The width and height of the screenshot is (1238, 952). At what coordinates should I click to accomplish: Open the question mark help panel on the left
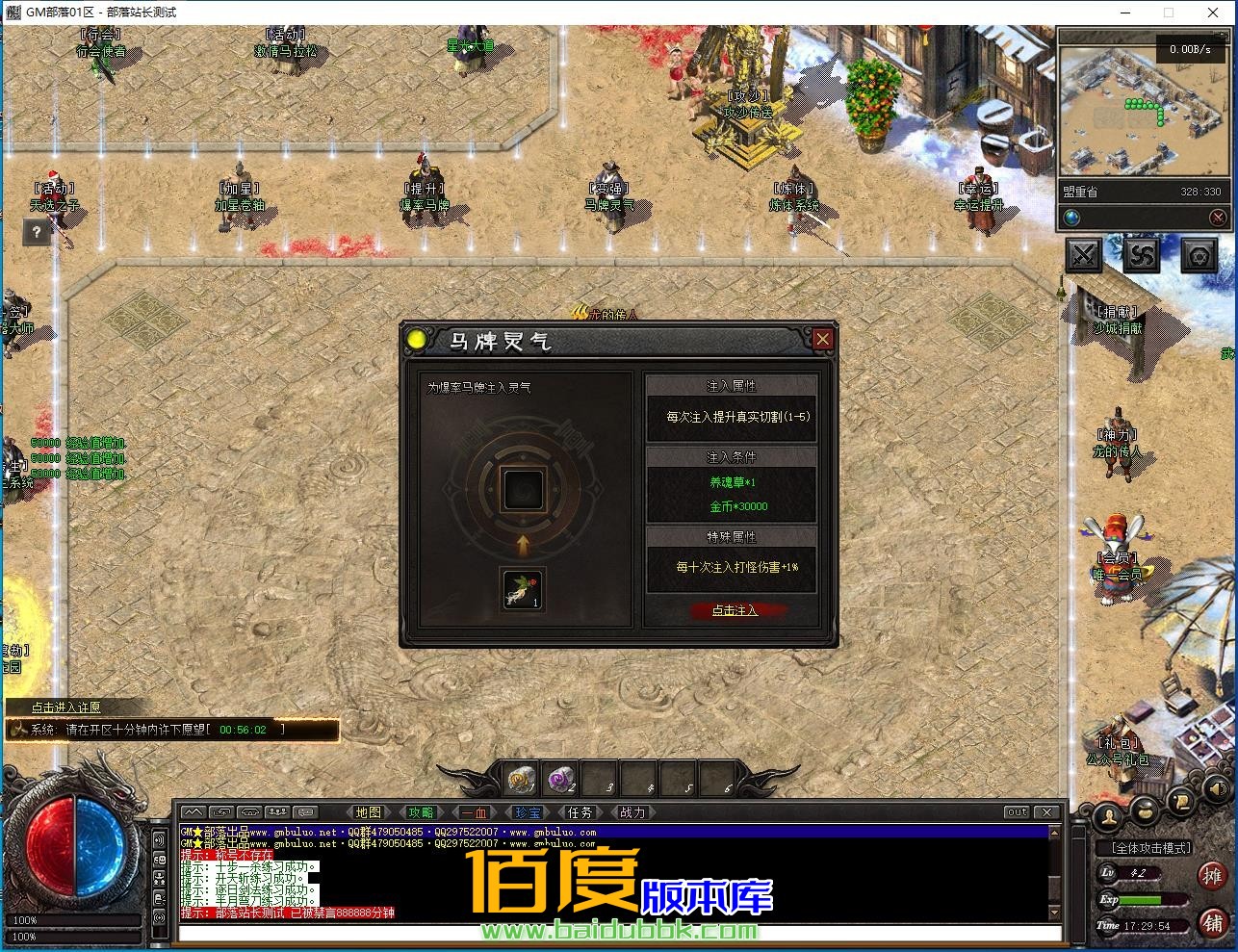point(37,232)
